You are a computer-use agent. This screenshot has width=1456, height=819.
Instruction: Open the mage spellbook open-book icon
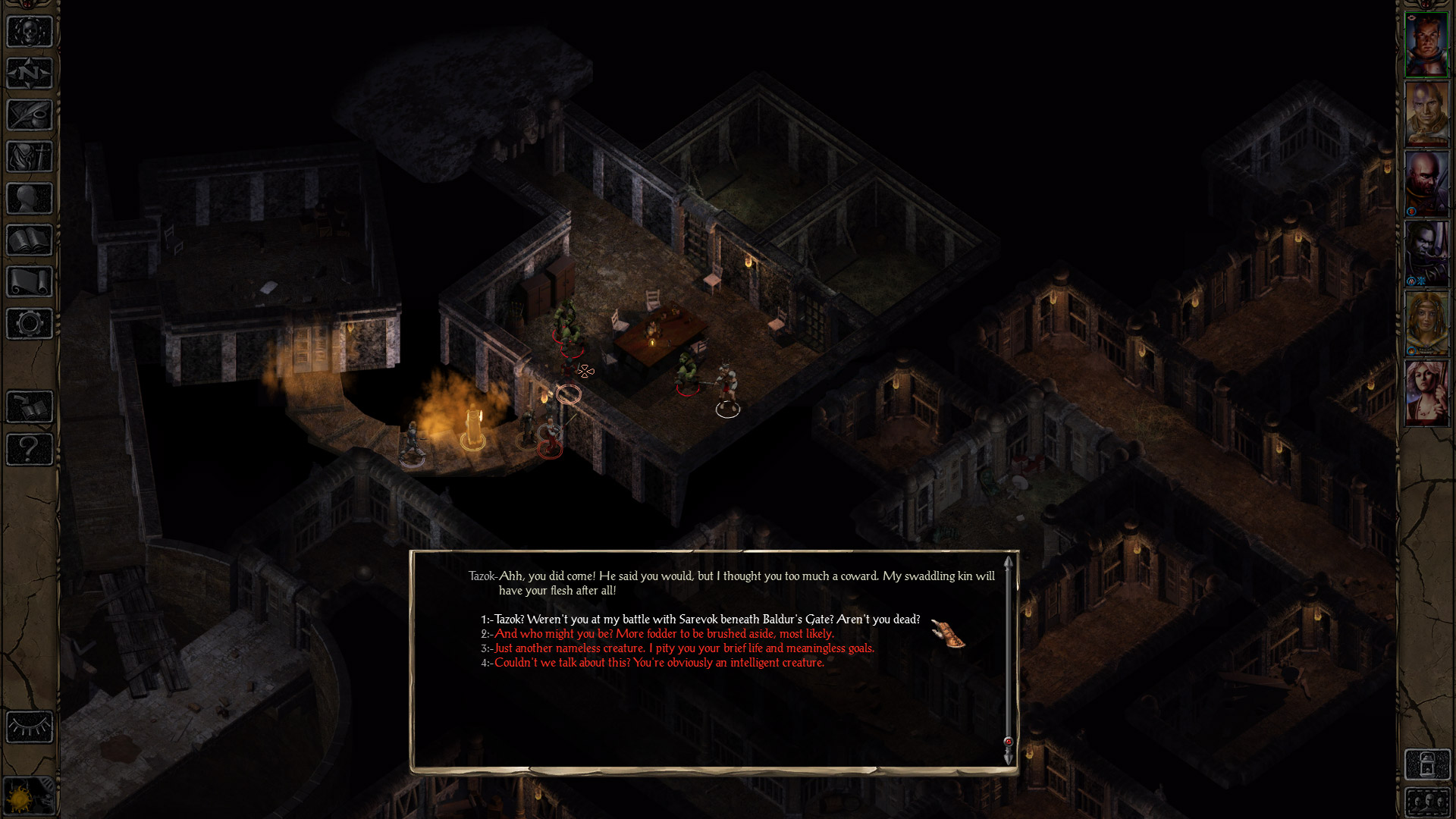(30, 240)
